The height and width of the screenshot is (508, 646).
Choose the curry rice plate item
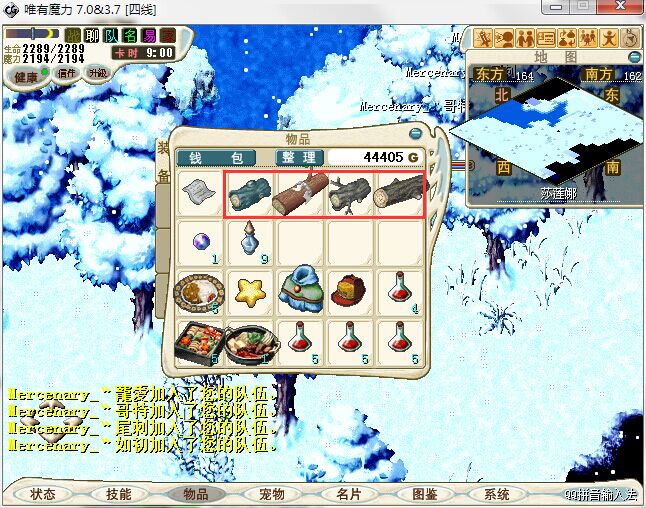(200, 291)
